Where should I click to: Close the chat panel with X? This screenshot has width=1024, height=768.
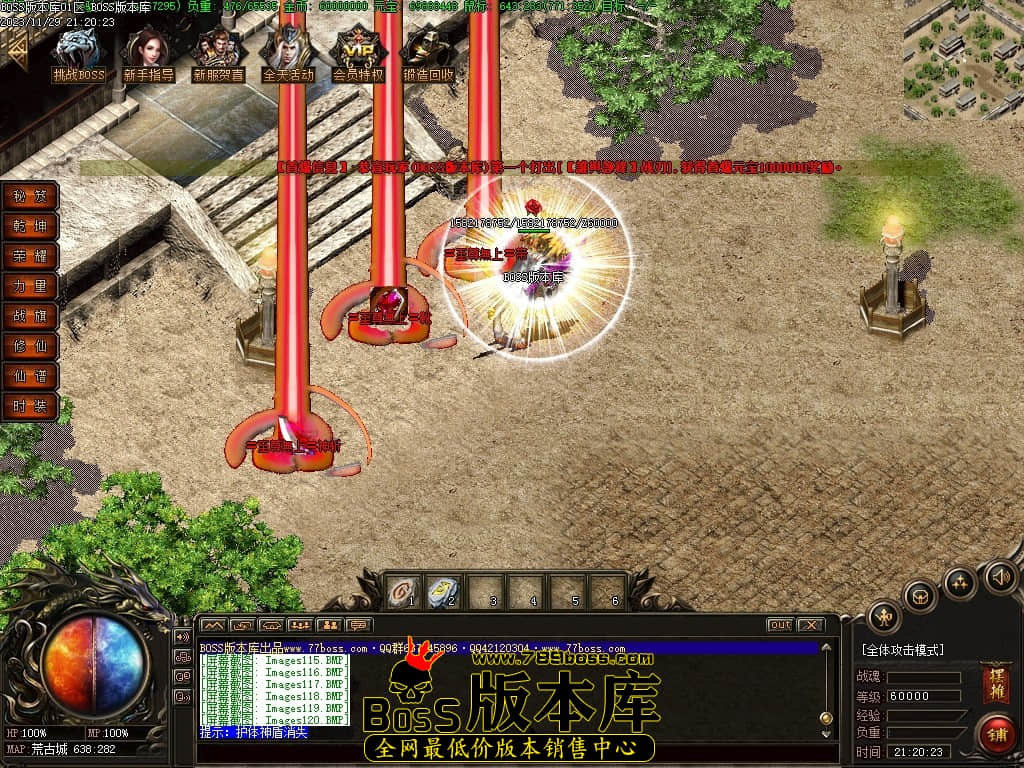click(810, 625)
